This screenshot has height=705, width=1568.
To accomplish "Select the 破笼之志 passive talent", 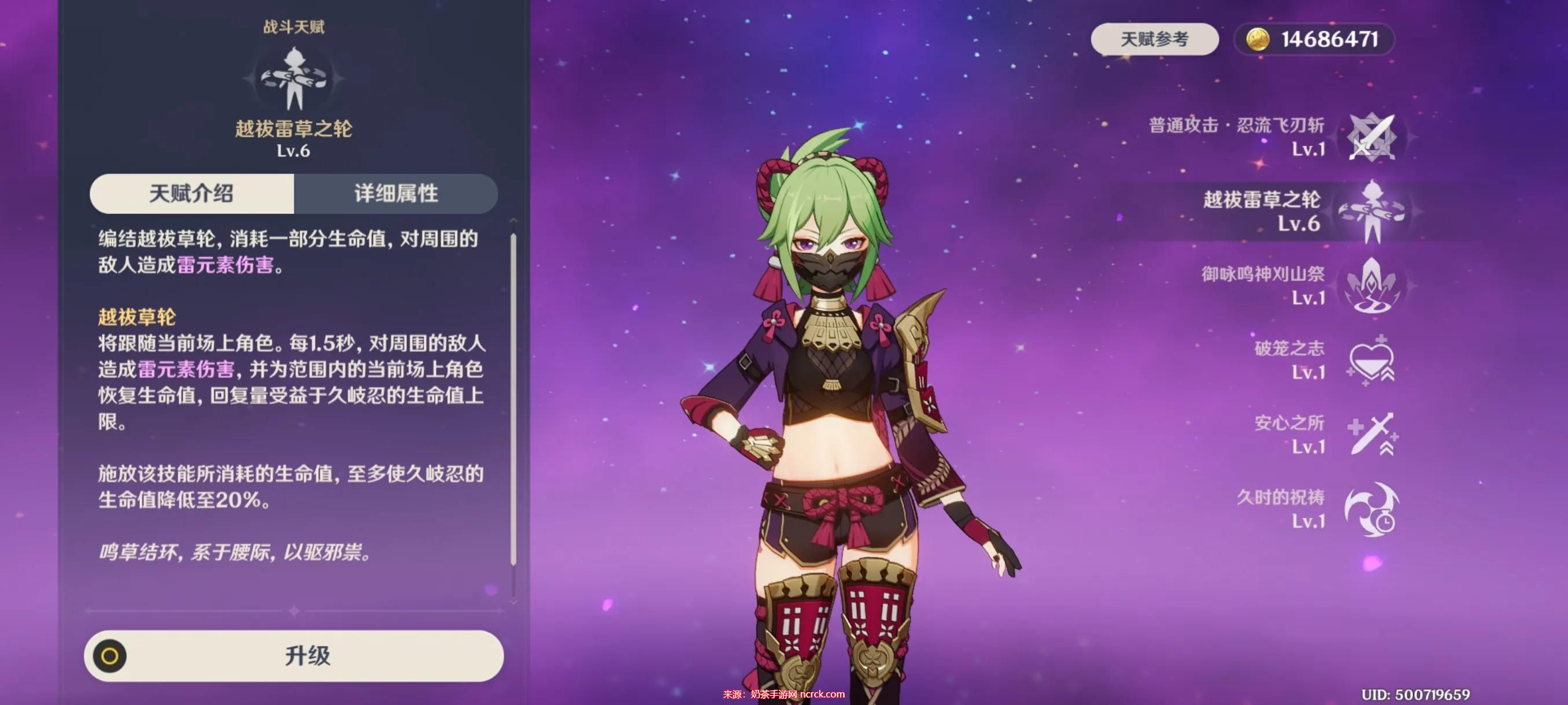I will click(x=1371, y=360).
